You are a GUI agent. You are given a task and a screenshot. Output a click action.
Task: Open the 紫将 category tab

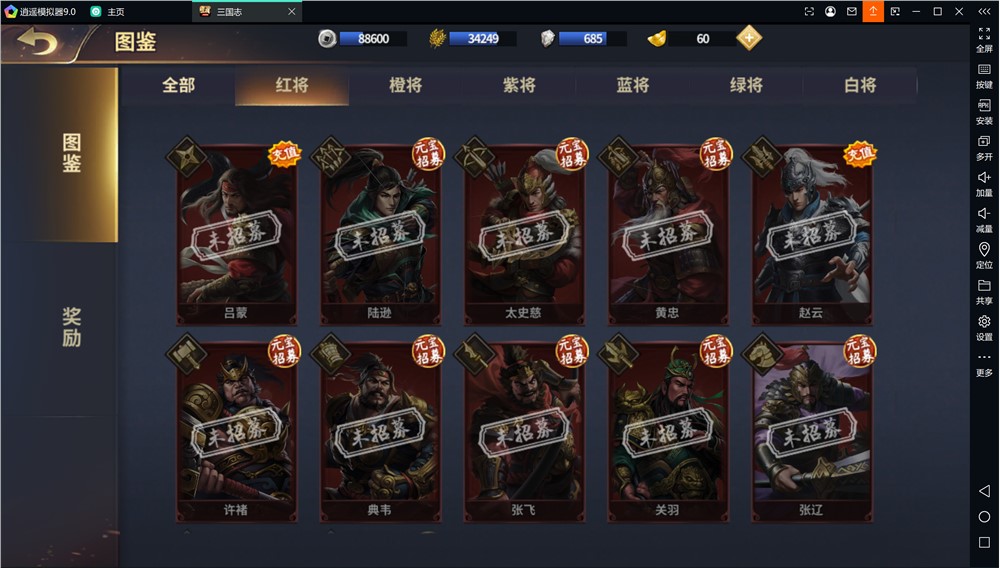coord(519,86)
